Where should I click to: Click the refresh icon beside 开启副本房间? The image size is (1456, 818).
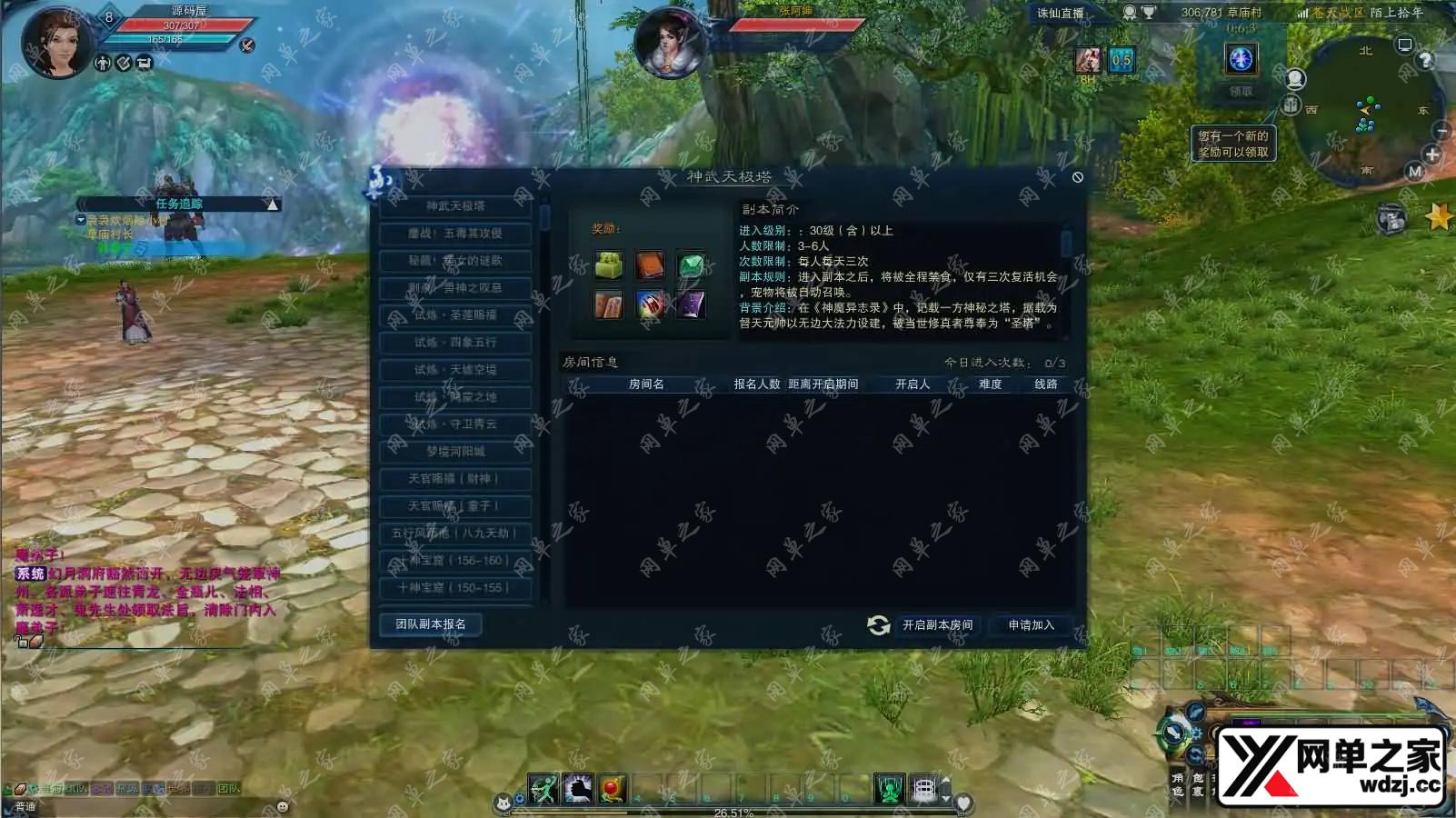point(877,625)
